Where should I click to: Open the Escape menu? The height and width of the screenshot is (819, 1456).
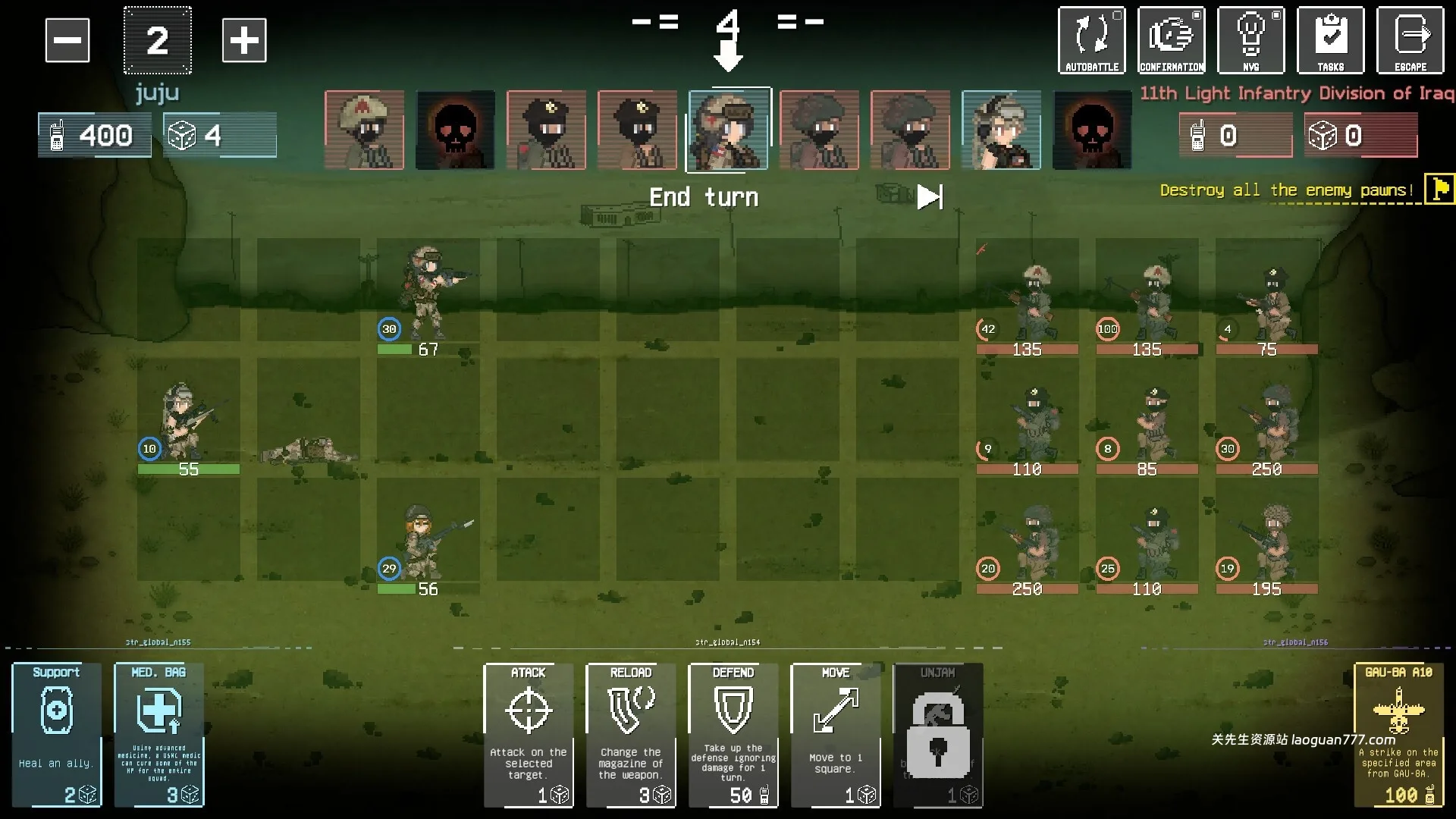tap(1410, 40)
